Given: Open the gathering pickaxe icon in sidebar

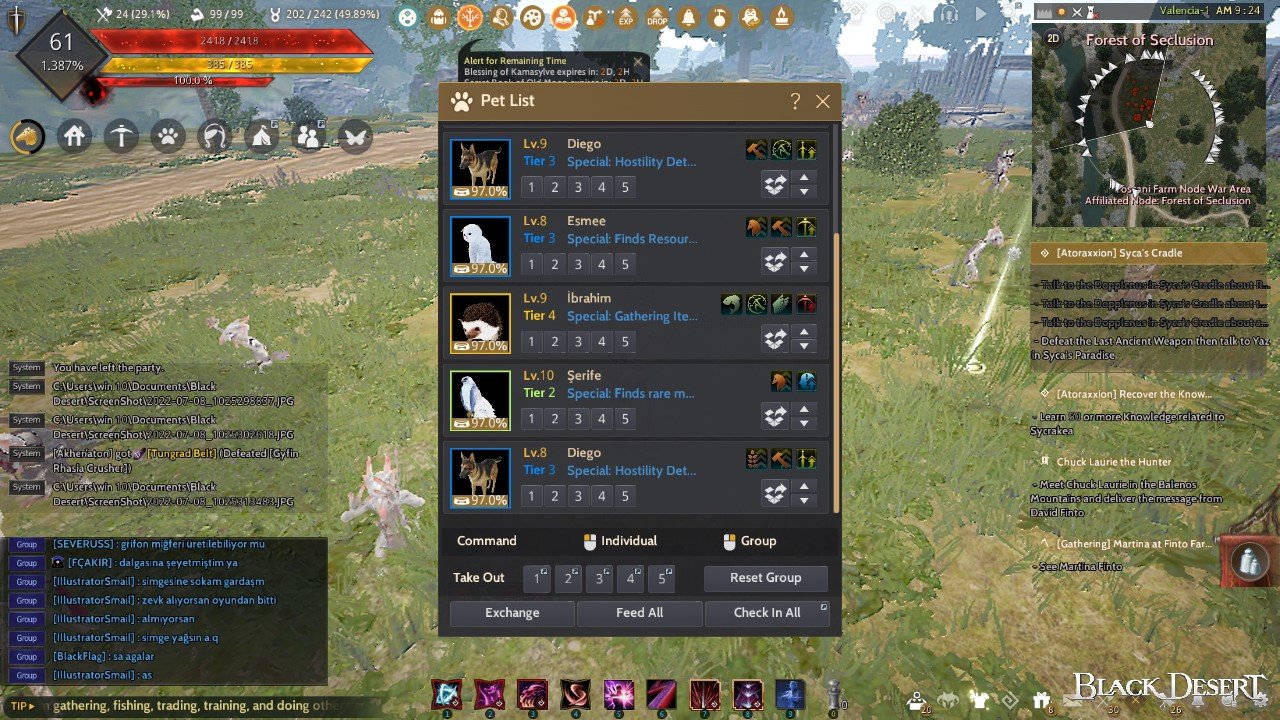Looking at the screenshot, I should pos(121,136).
